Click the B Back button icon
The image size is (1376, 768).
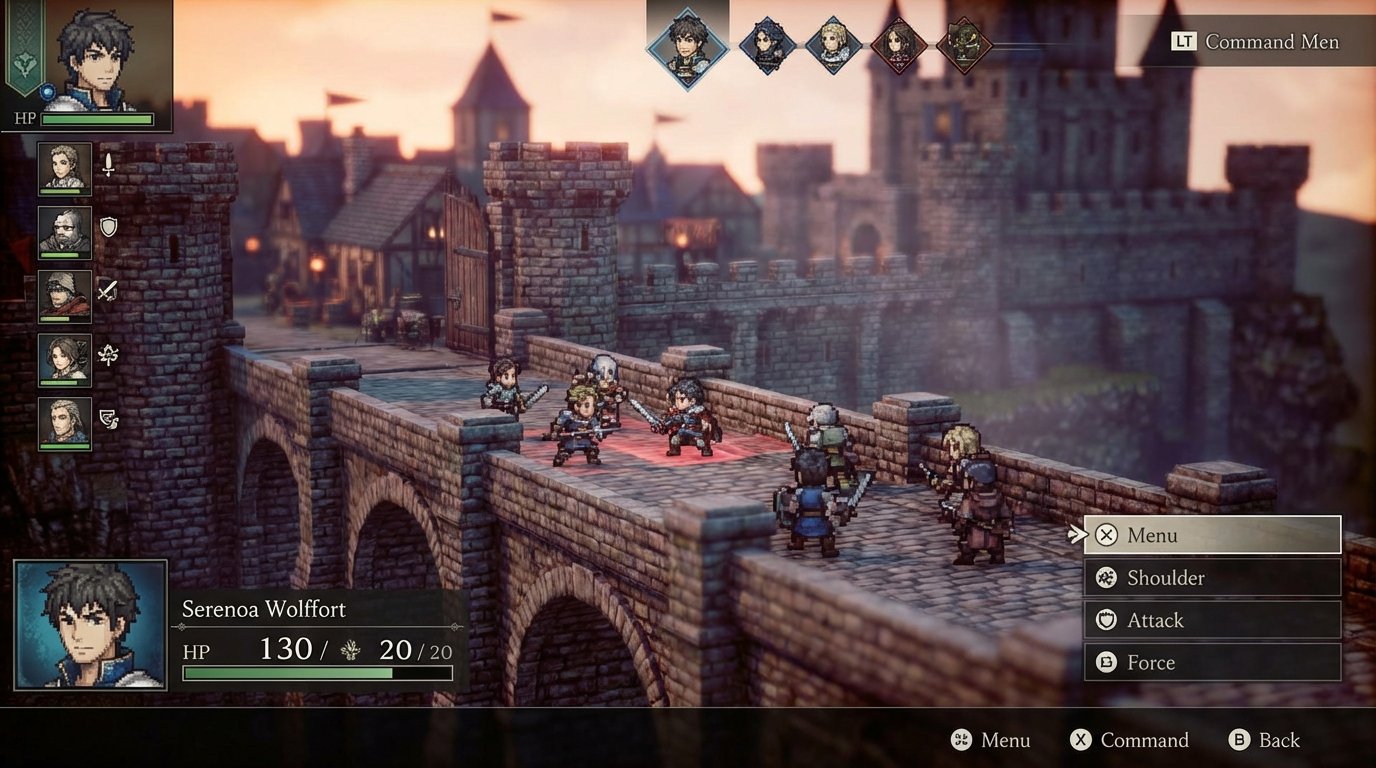1240,740
